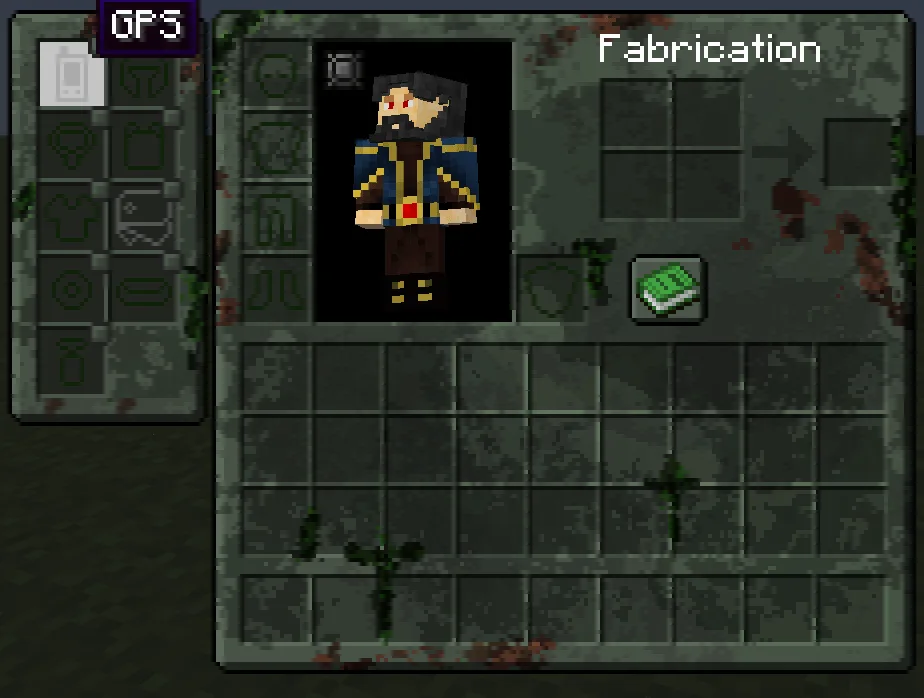
Task: Select the helmet armor slot
Action: 276,75
